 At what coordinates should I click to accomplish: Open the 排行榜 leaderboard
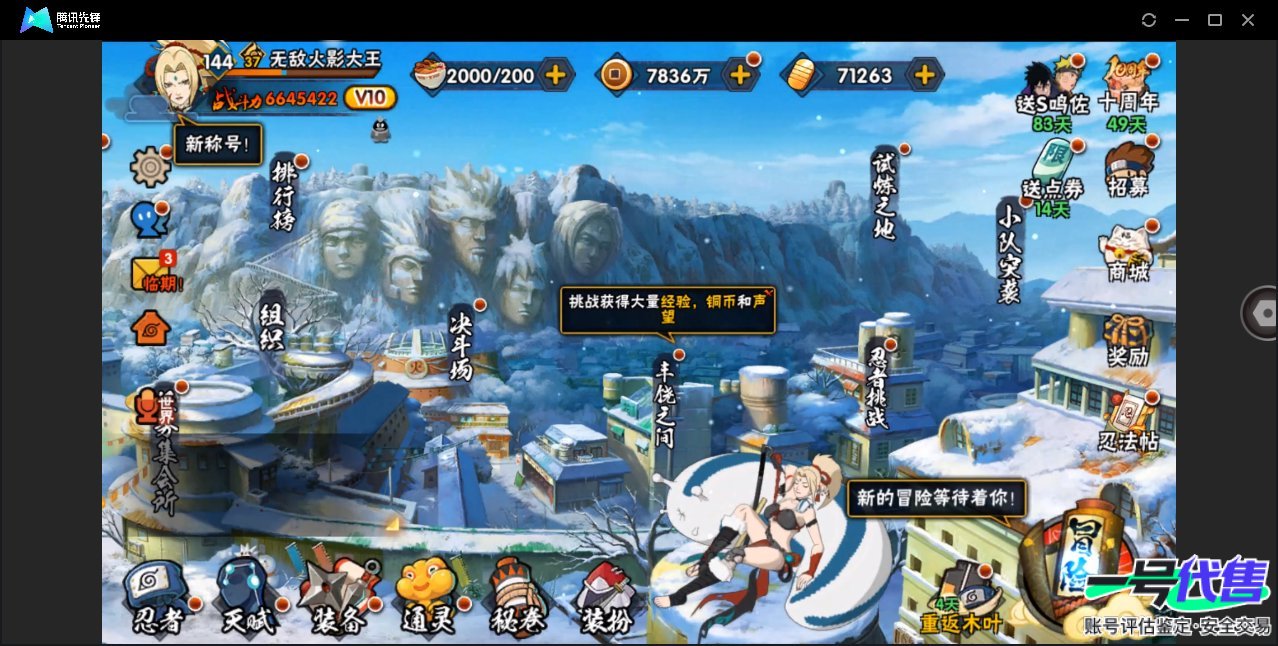(285, 196)
